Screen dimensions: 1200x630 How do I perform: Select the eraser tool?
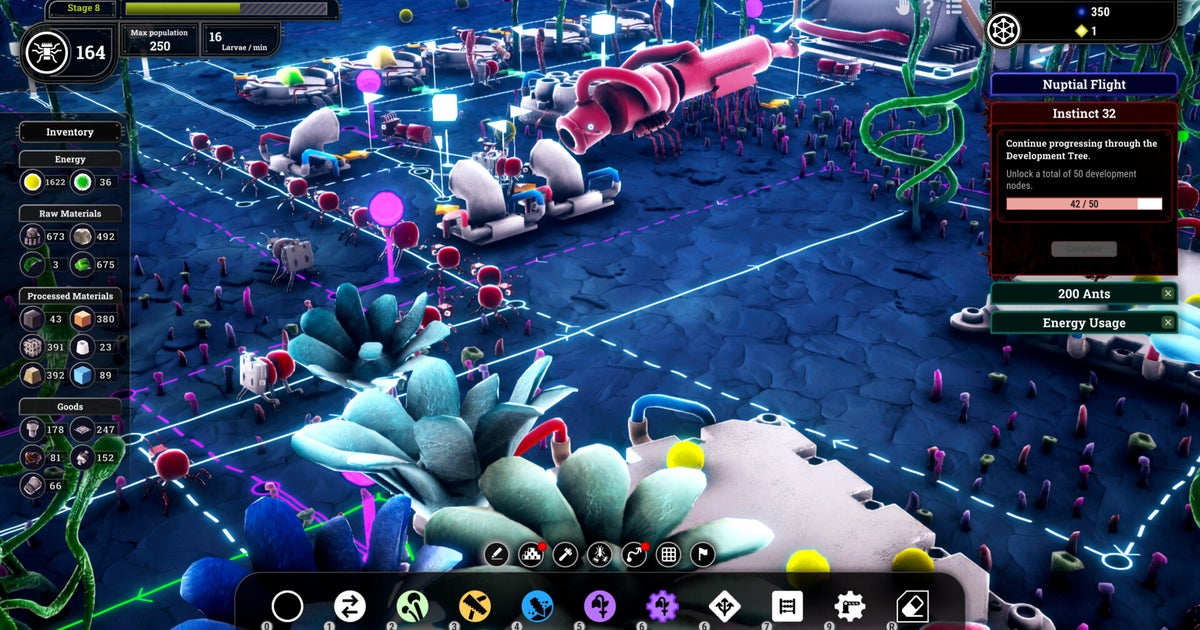912,606
